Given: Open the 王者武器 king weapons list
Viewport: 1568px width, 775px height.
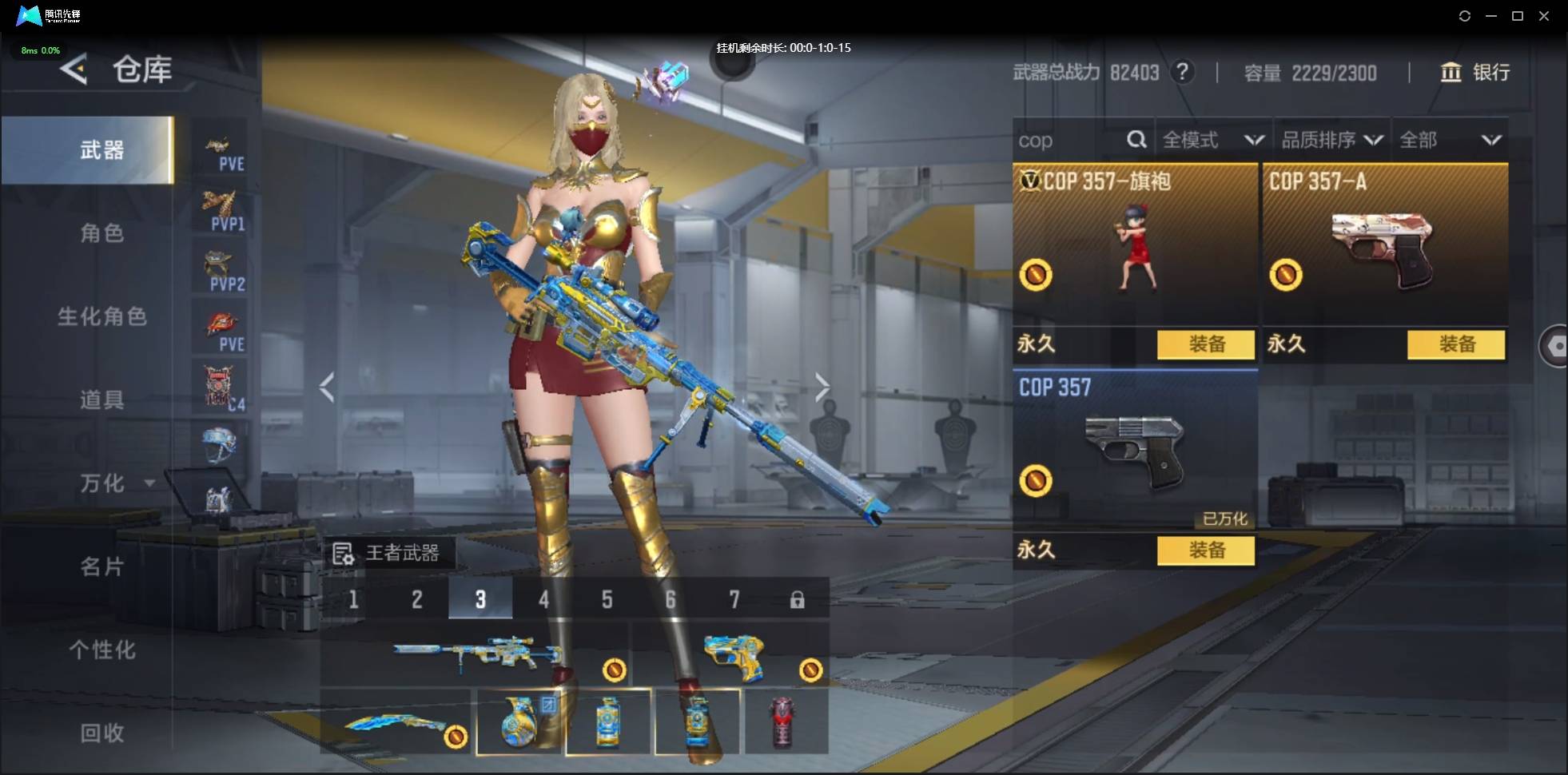Looking at the screenshot, I should (388, 553).
